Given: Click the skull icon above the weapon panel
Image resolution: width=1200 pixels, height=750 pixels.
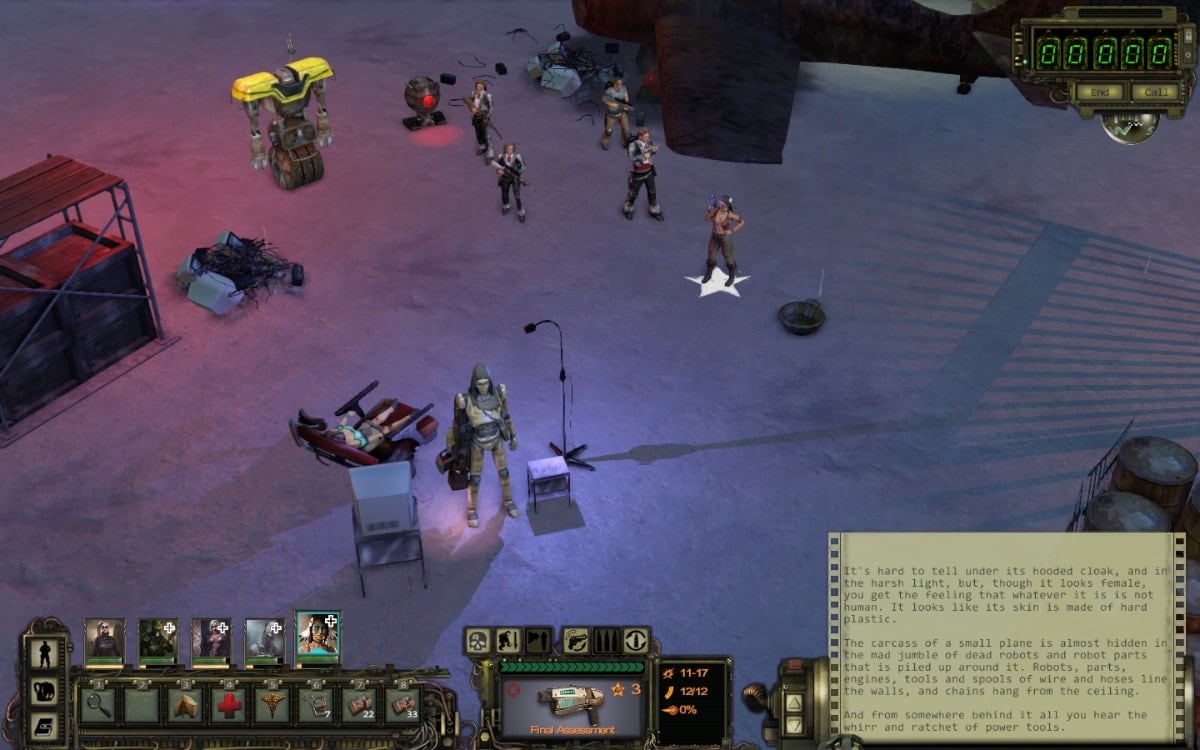Looking at the screenshot, I should [478, 641].
